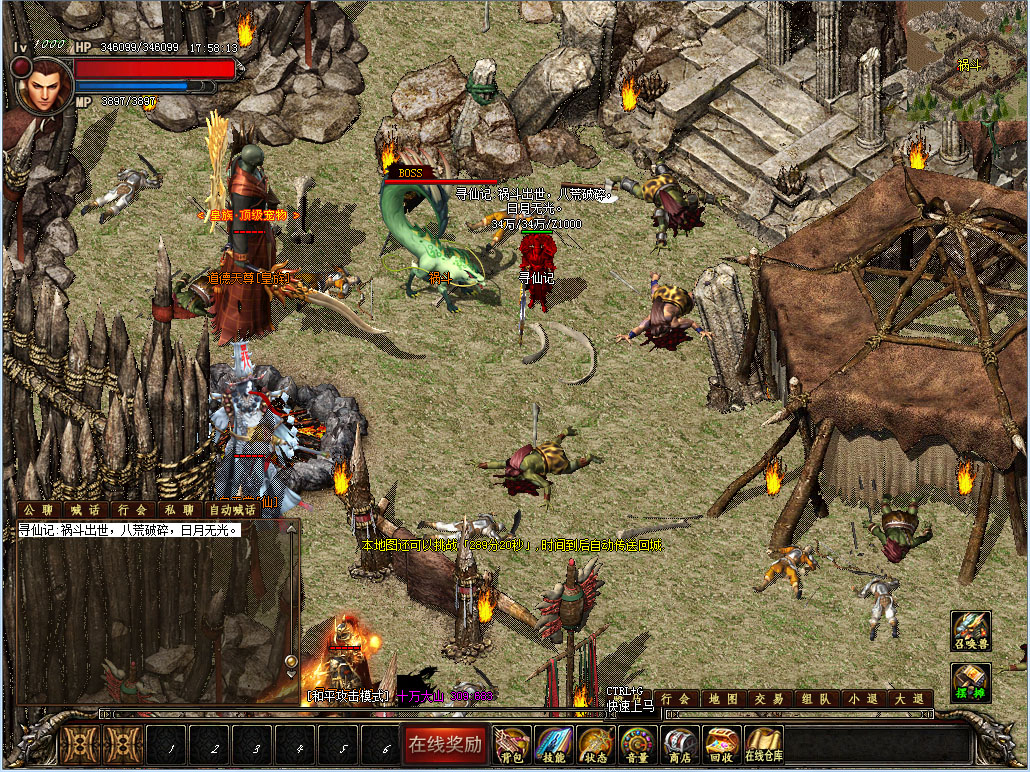
Task: Open the 技能 skills panel
Action: (555, 744)
